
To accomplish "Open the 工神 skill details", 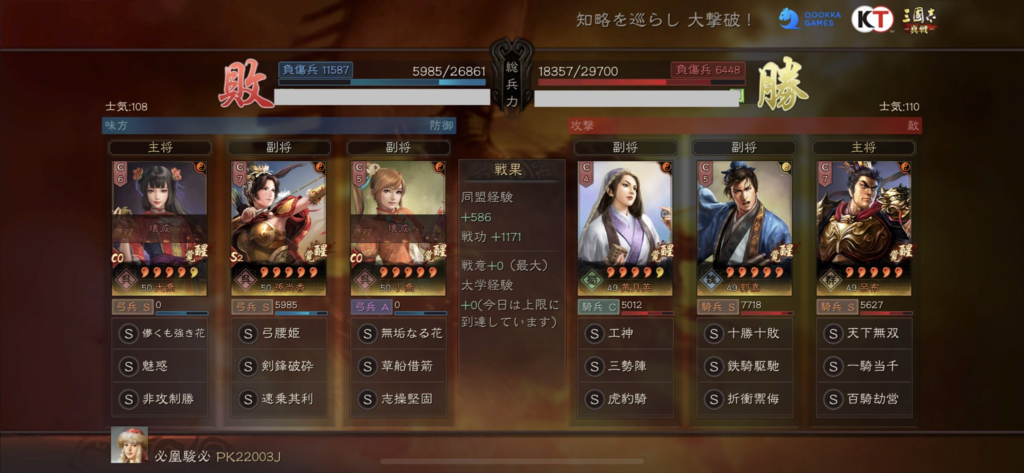I will 625,334.
